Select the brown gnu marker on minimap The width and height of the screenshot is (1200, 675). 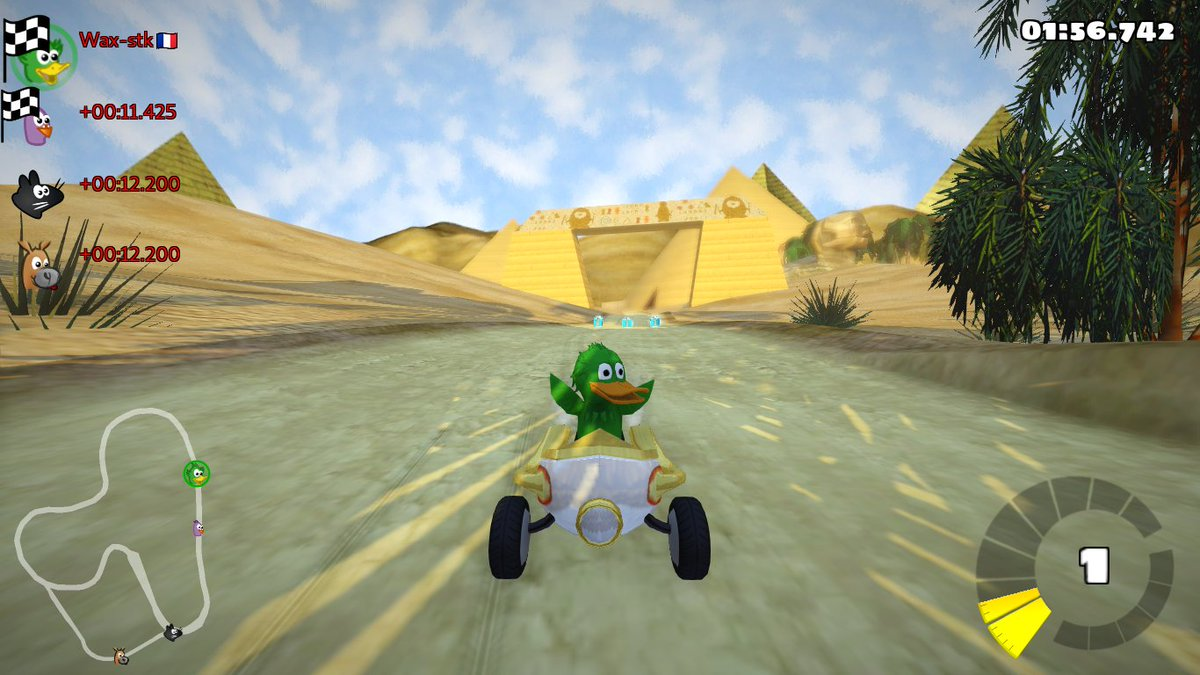pos(120,655)
